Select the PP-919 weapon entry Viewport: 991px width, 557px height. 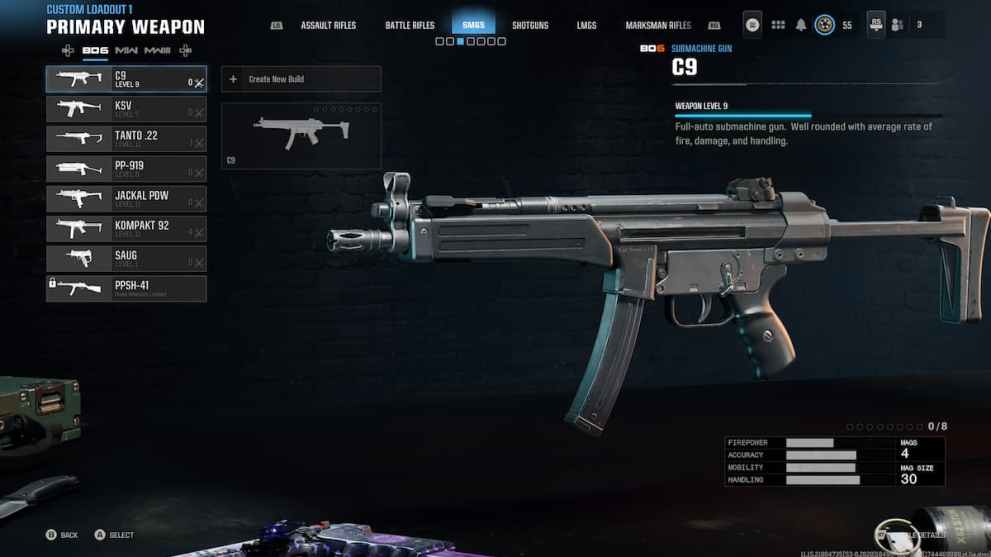(x=125, y=169)
